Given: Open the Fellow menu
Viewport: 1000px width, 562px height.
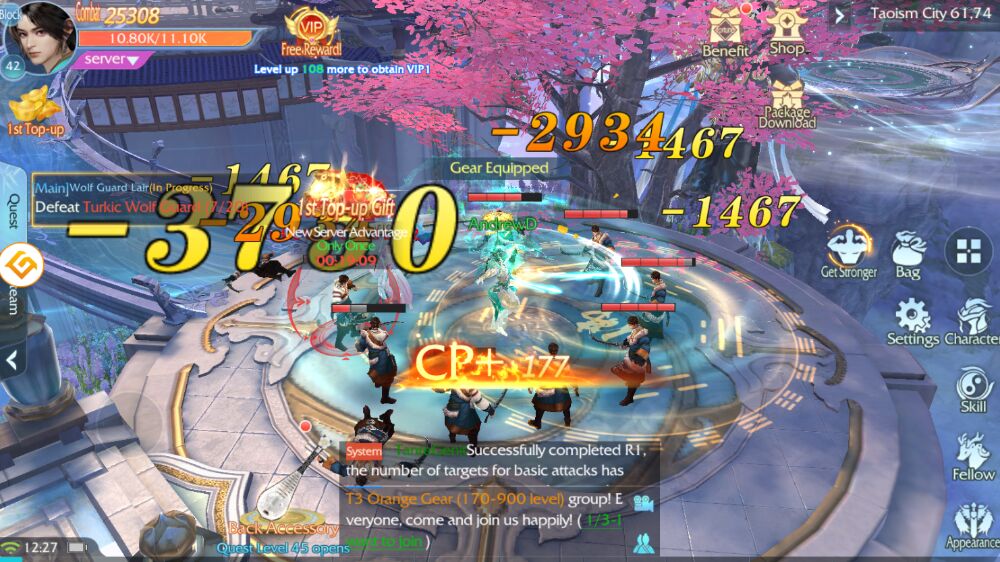Looking at the screenshot, I should tap(973, 457).
